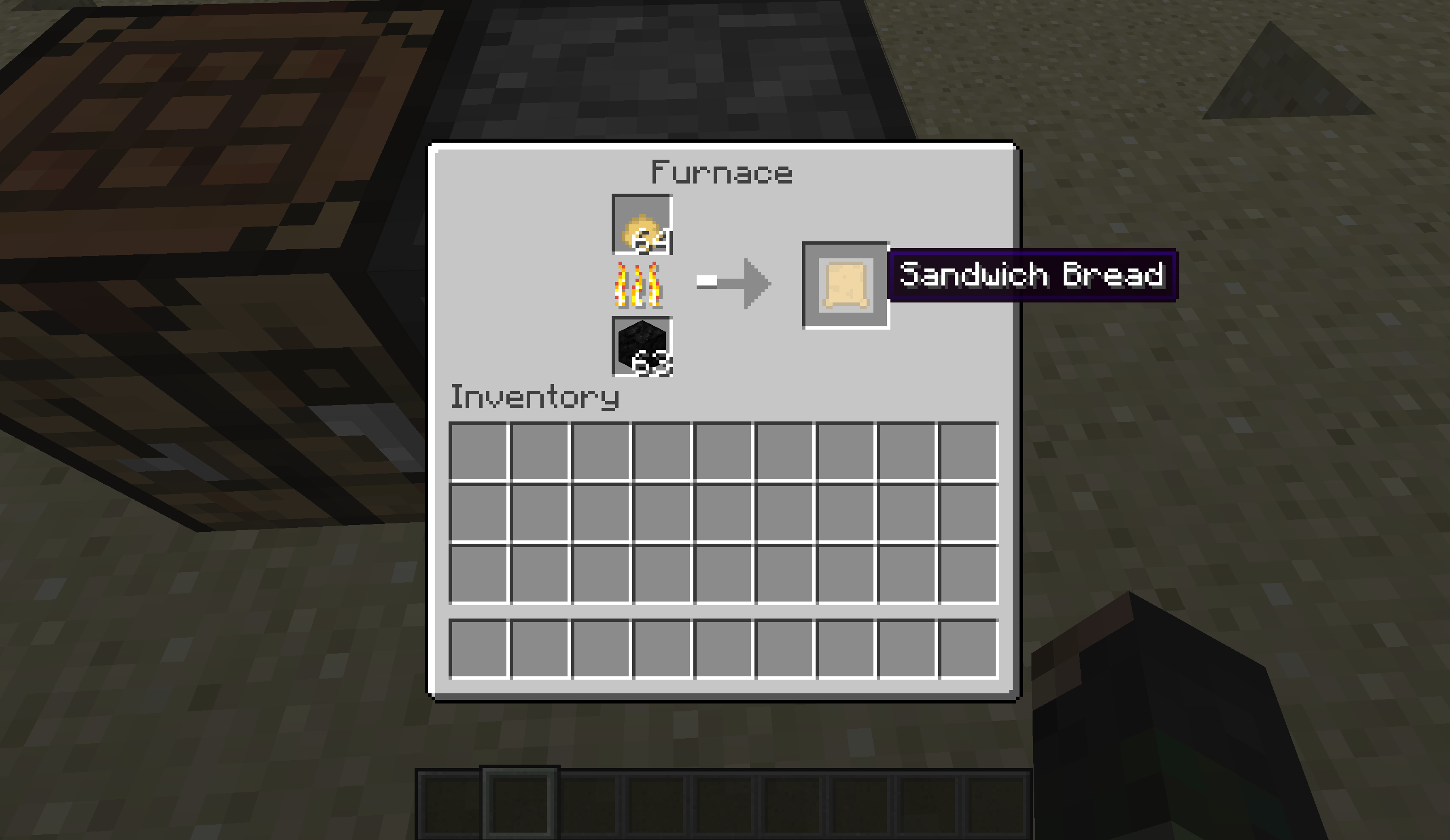This screenshot has width=1450, height=840.
Task: Click the Furnace title text
Action: (x=722, y=173)
